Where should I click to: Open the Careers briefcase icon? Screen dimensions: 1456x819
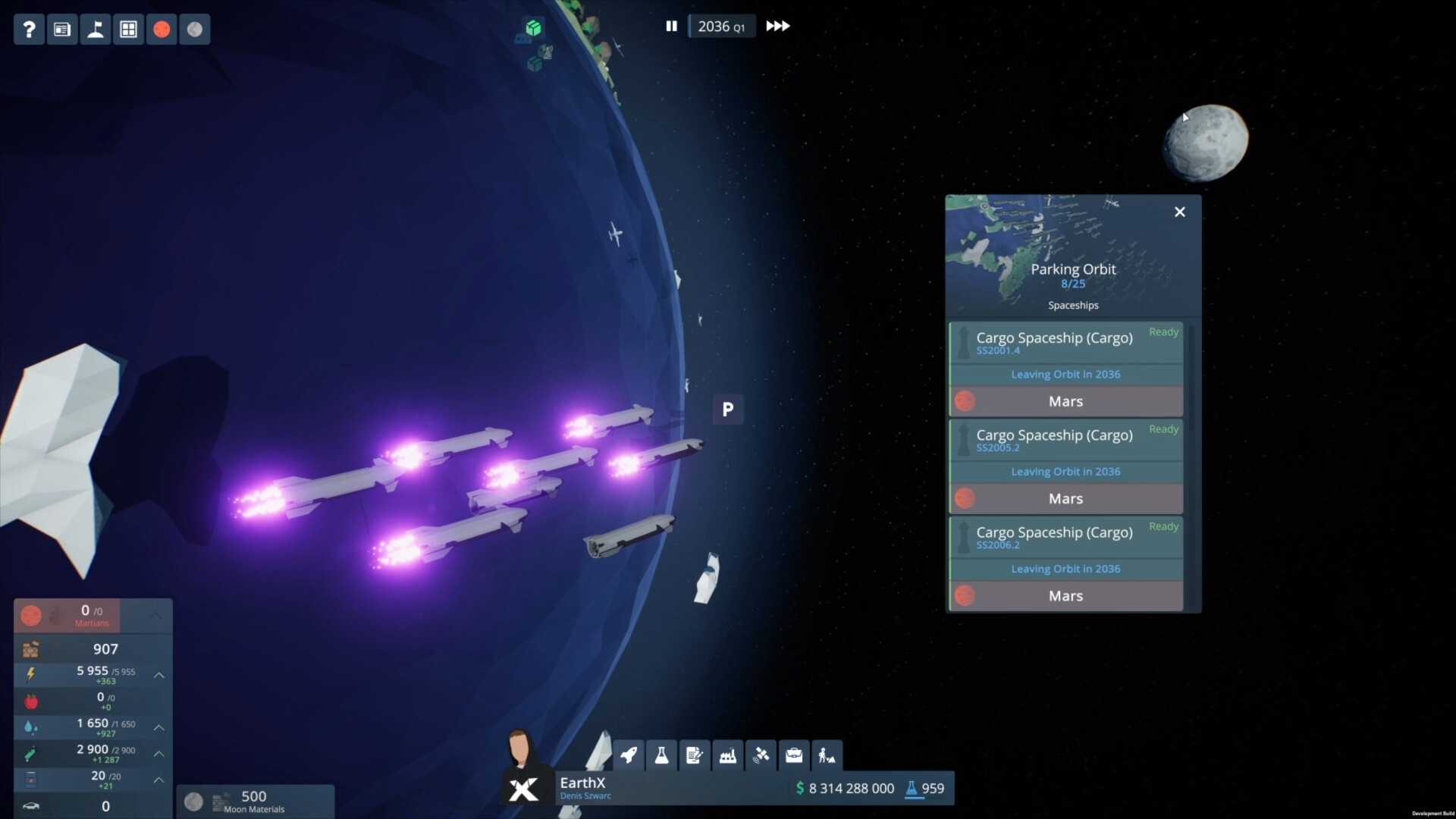click(x=794, y=755)
